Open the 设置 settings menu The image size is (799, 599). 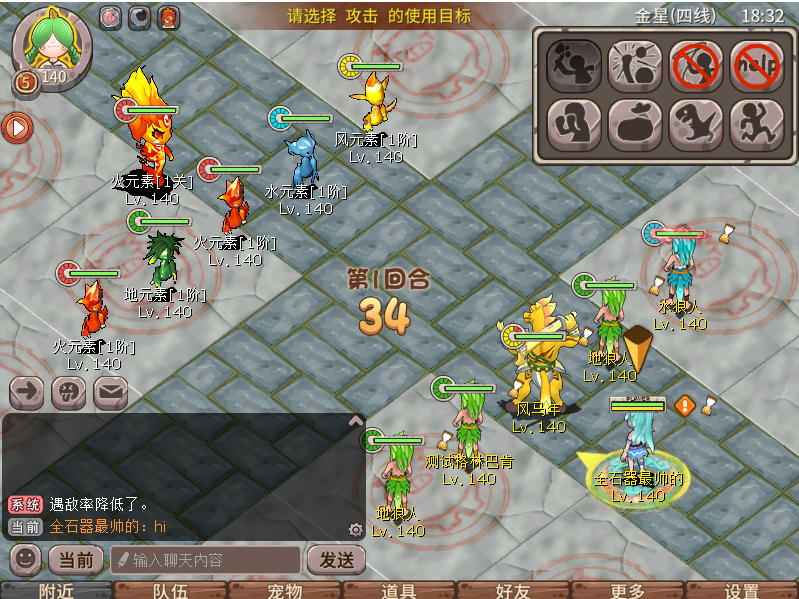tap(742, 591)
